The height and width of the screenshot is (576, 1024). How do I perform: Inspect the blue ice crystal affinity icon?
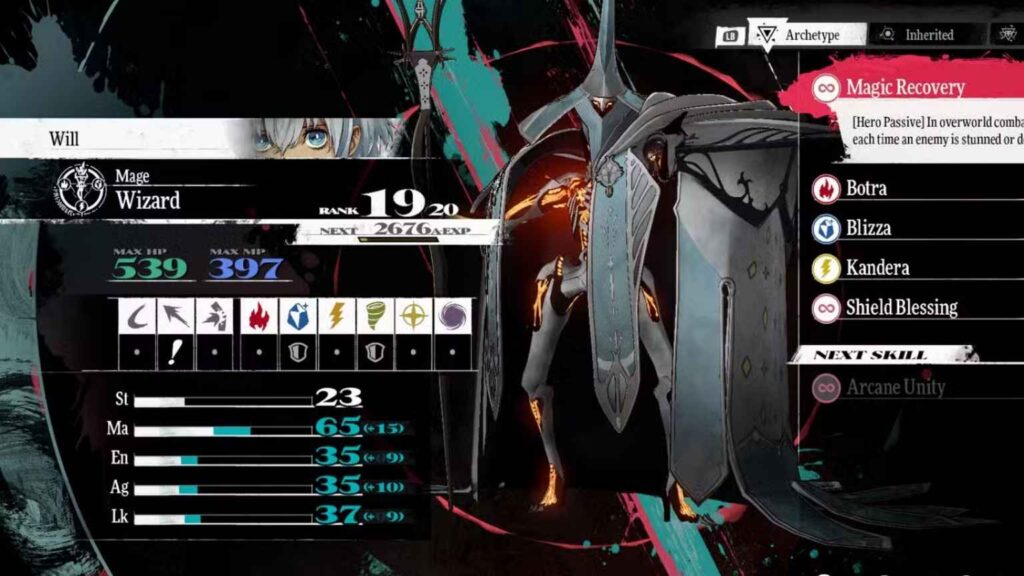coord(298,316)
